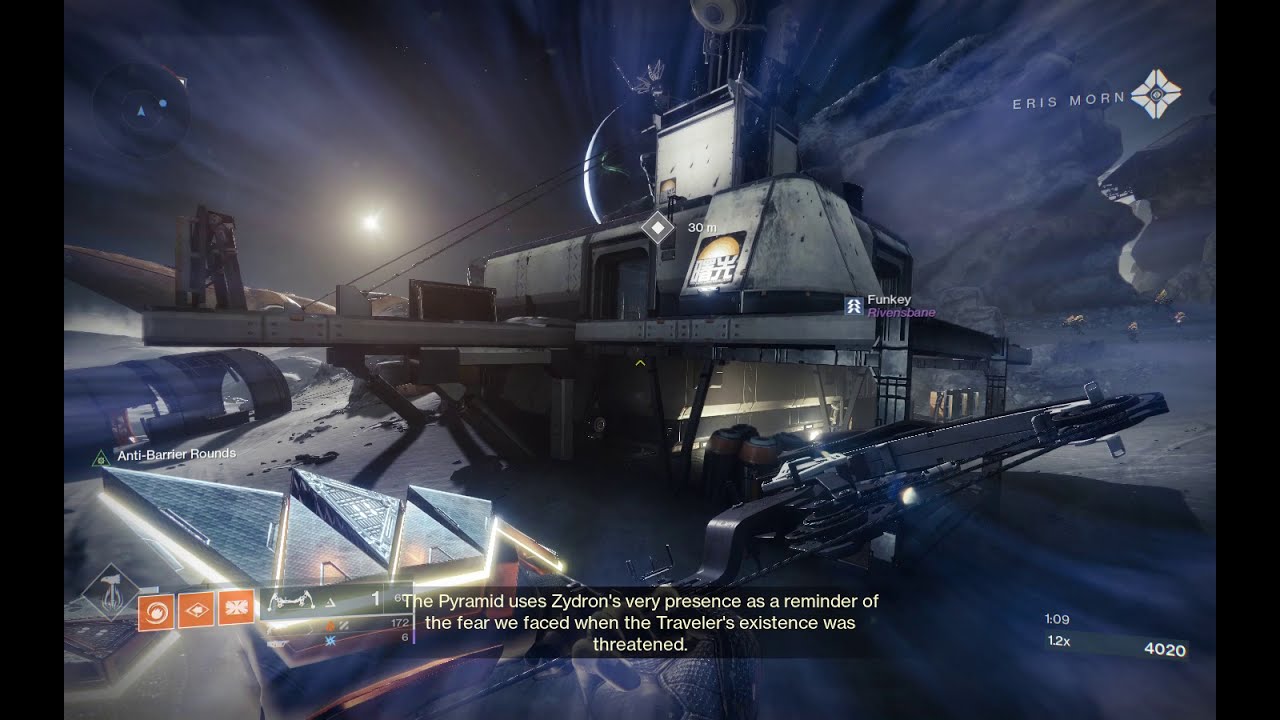Use the orange swirl grenade ability

[x=156, y=609]
